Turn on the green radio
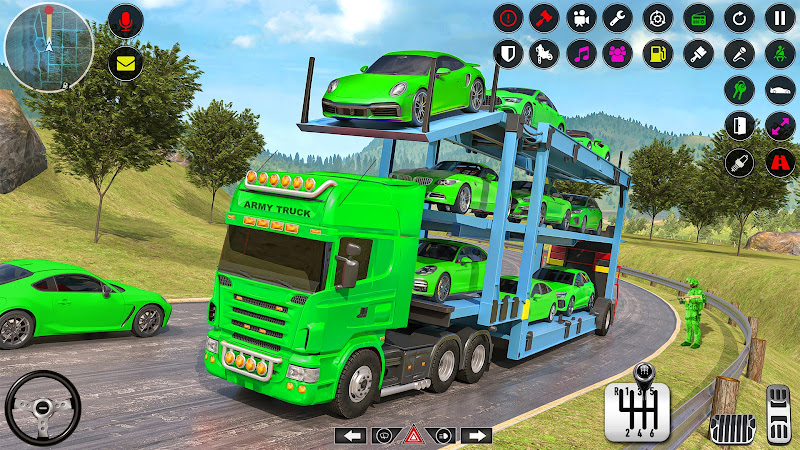The image size is (800, 450). (x=698, y=17)
